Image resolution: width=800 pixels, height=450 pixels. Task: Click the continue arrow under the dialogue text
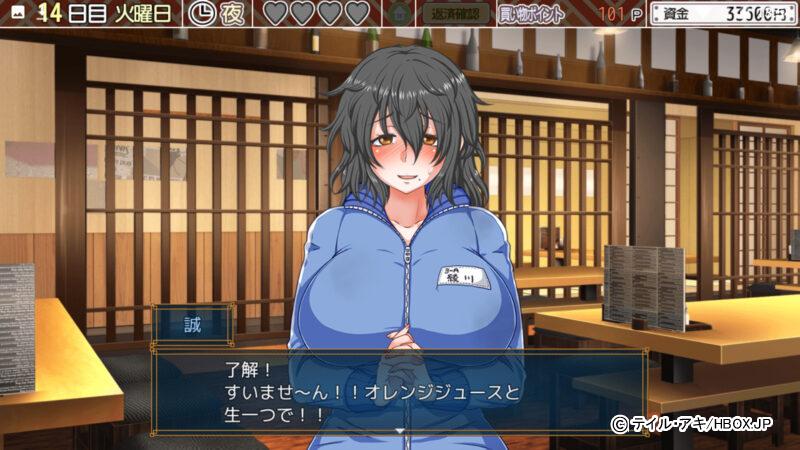(400, 429)
